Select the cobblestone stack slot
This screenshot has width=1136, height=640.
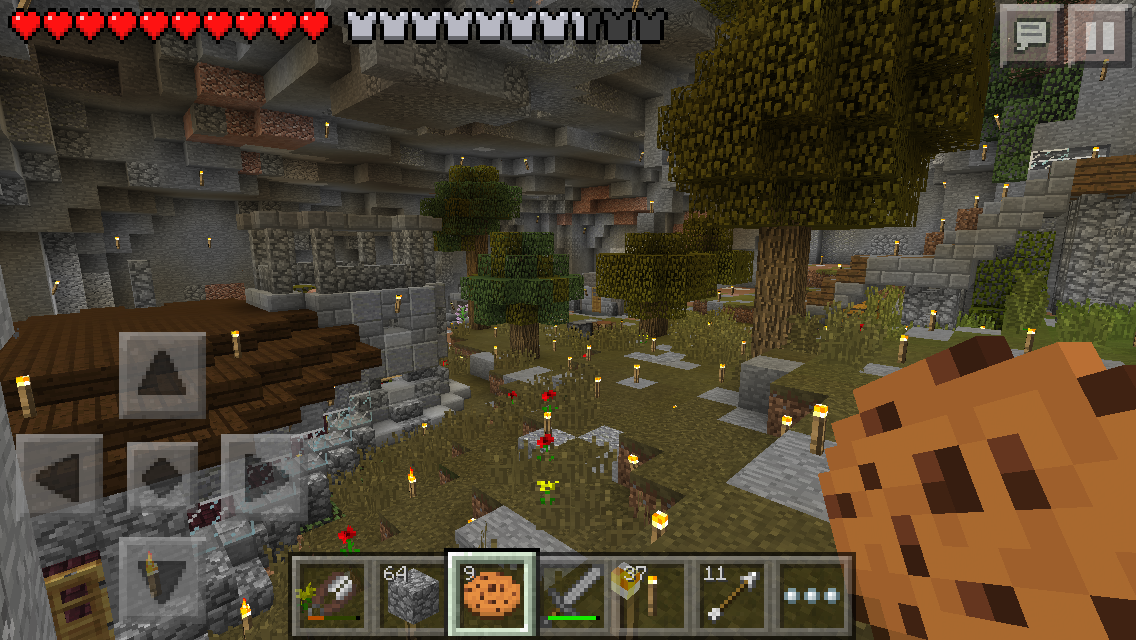click(x=410, y=593)
